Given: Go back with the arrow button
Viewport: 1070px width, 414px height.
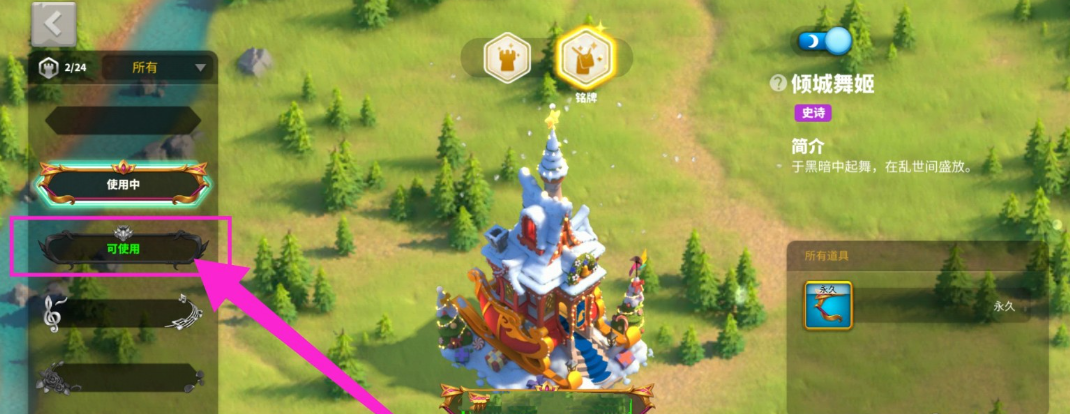Looking at the screenshot, I should pyautogui.click(x=54, y=23).
